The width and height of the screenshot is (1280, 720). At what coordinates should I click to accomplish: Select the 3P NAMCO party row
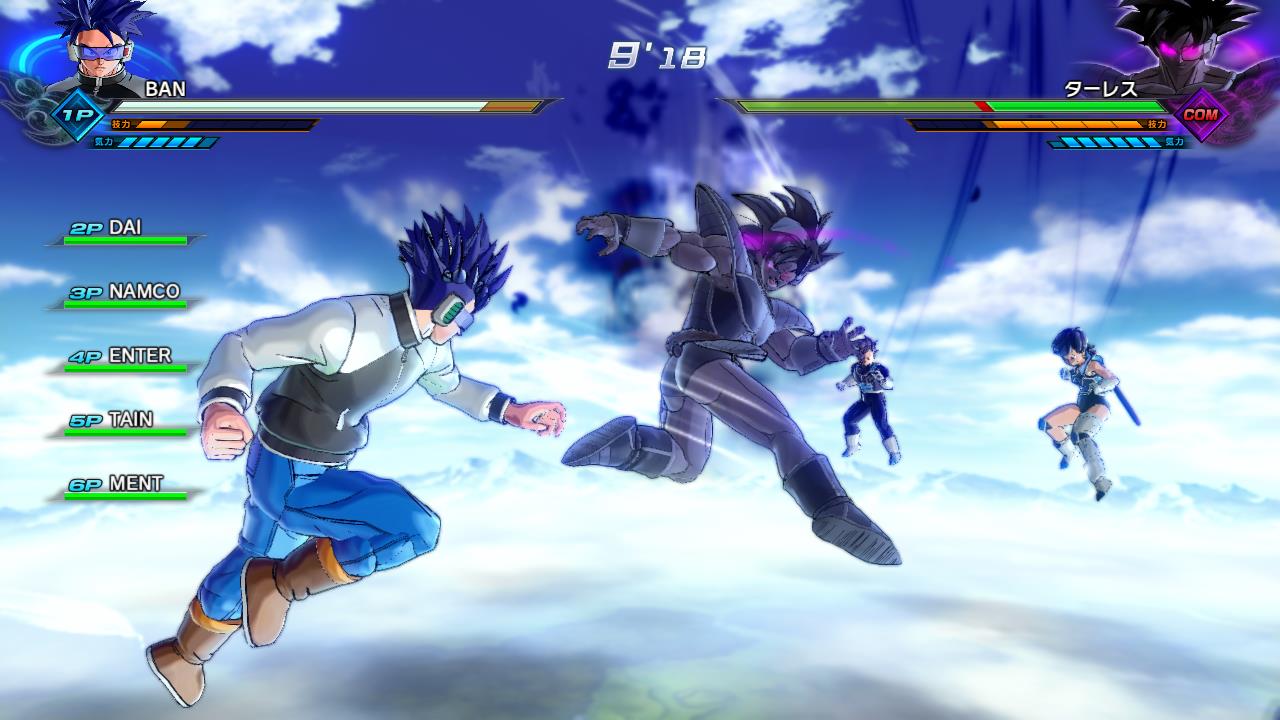[x=125, y=294]
